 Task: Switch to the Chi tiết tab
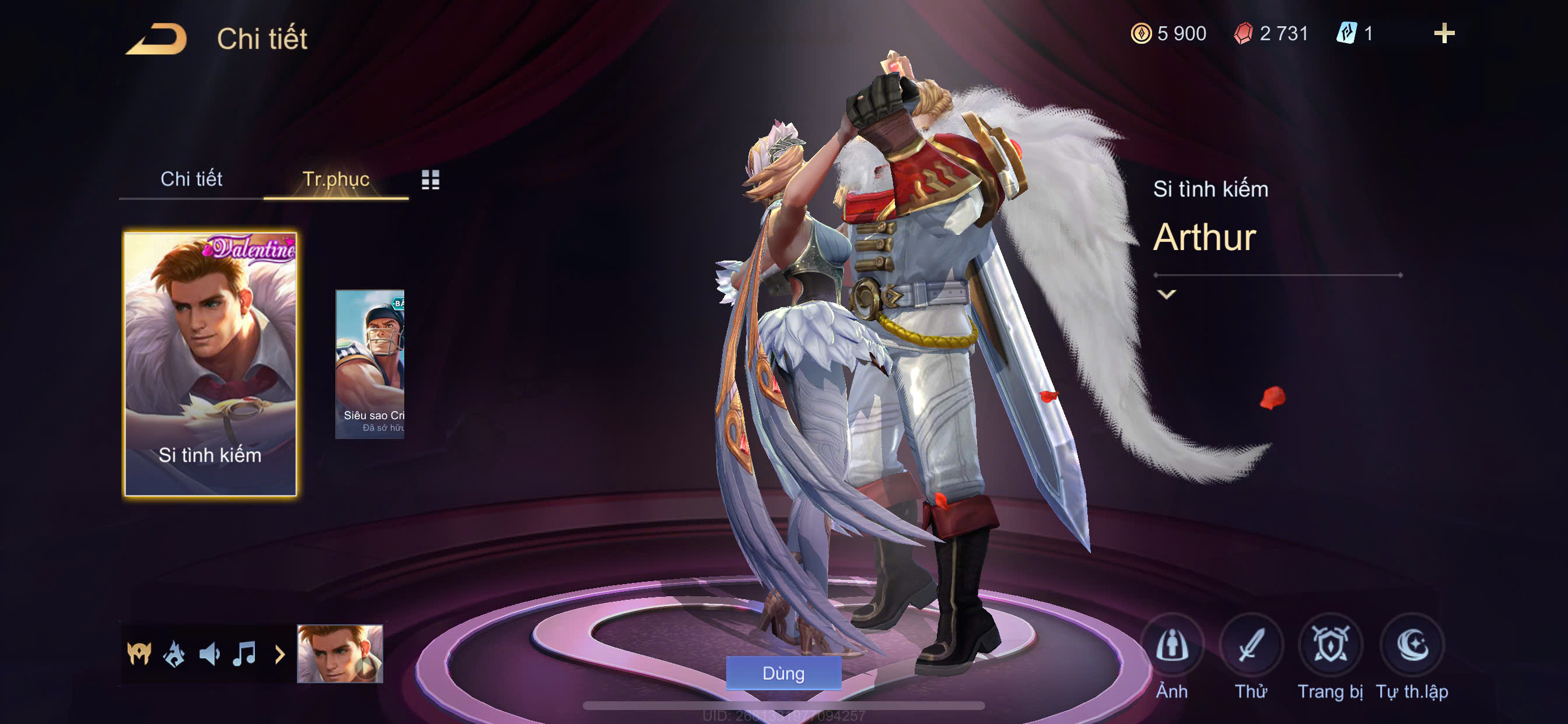(191, 179)
